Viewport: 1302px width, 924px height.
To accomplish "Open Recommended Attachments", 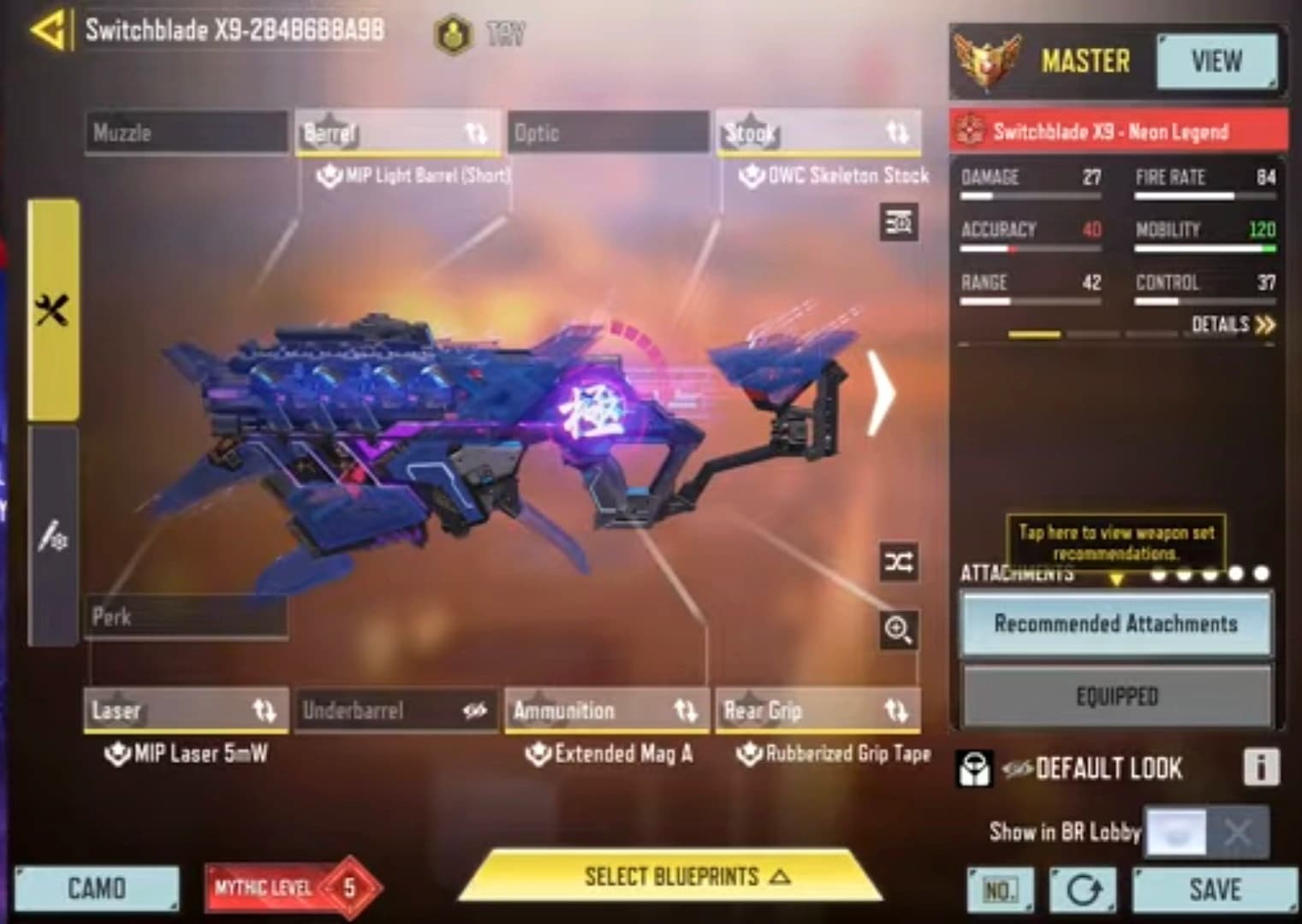I will coord(1115,624).
